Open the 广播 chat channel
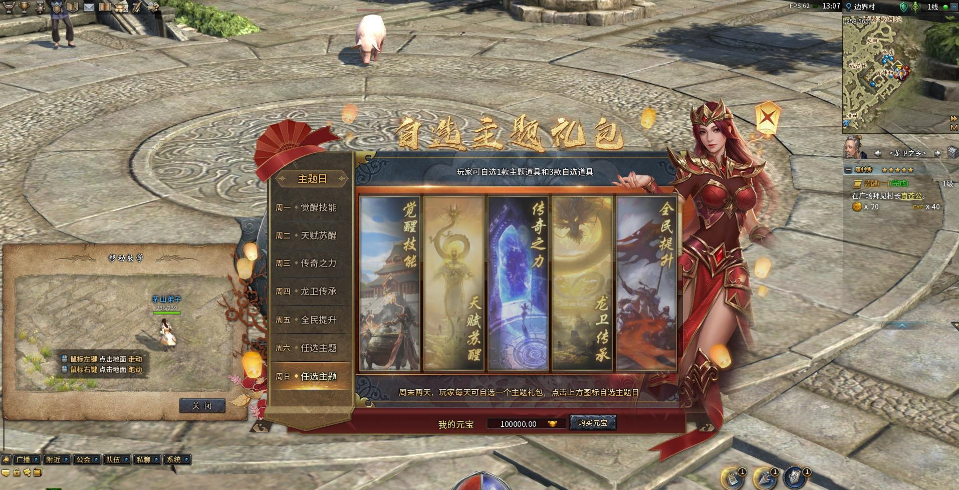Viewport: 959px width, 490px height. pos(24,460)
